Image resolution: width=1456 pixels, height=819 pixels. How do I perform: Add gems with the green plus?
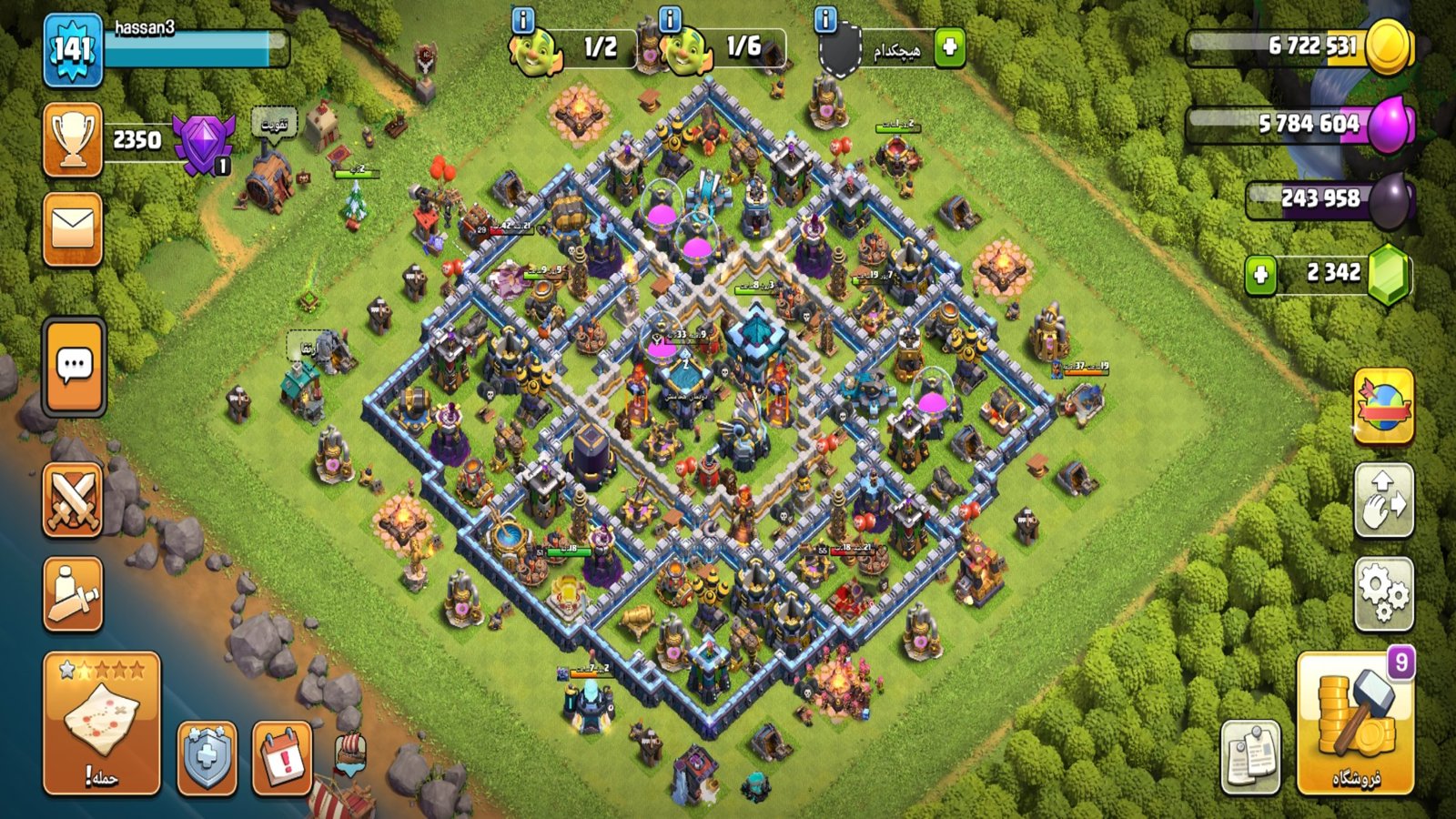point(1260,274)
